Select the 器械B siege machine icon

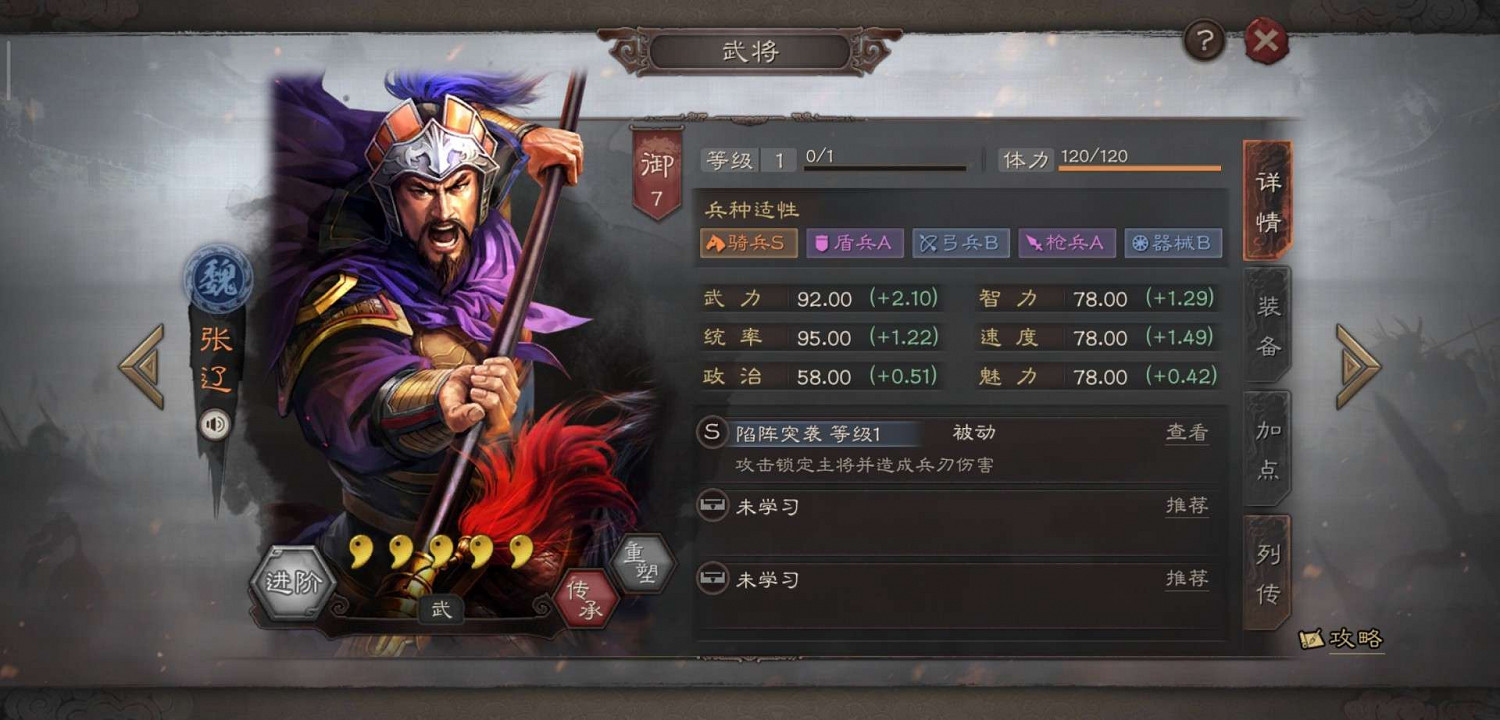(1174, 242)
